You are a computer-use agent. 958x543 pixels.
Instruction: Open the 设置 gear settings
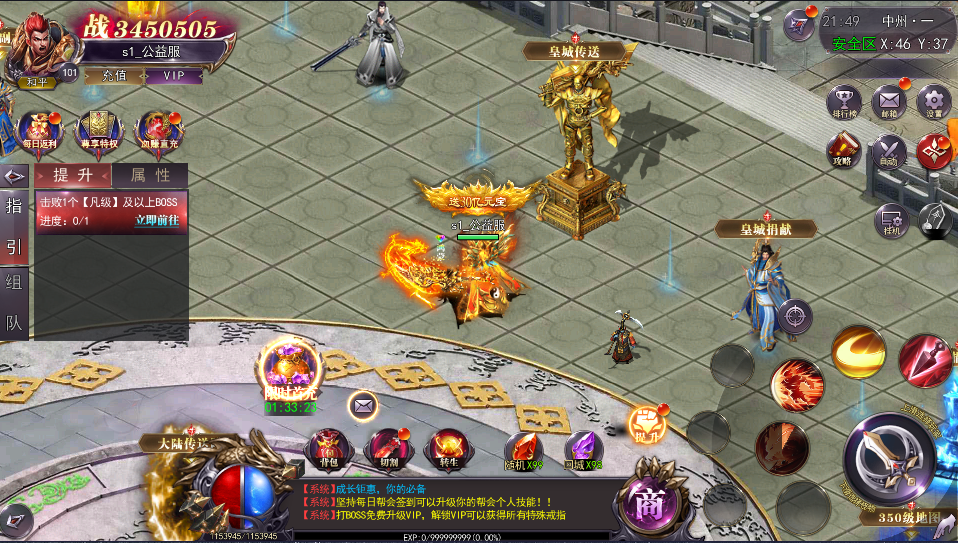[x=933, y=103]
